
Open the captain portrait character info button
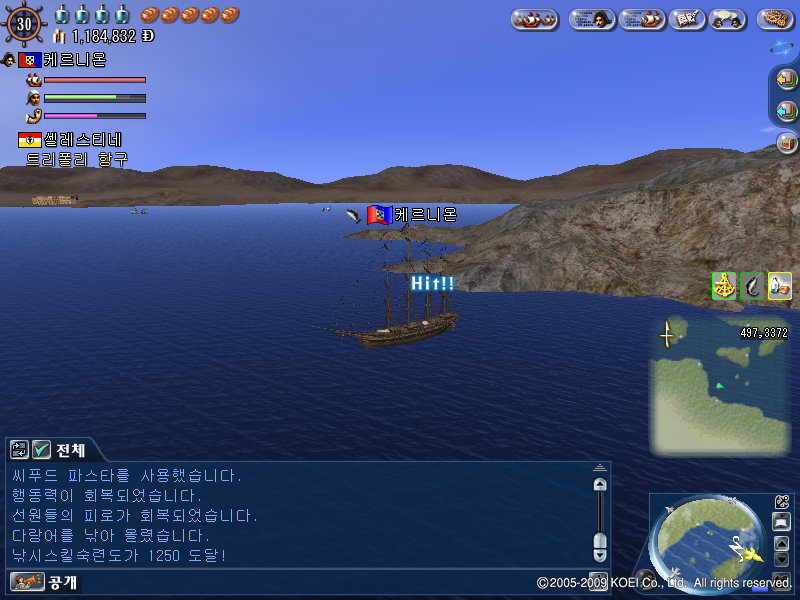[x=592, y=19]
